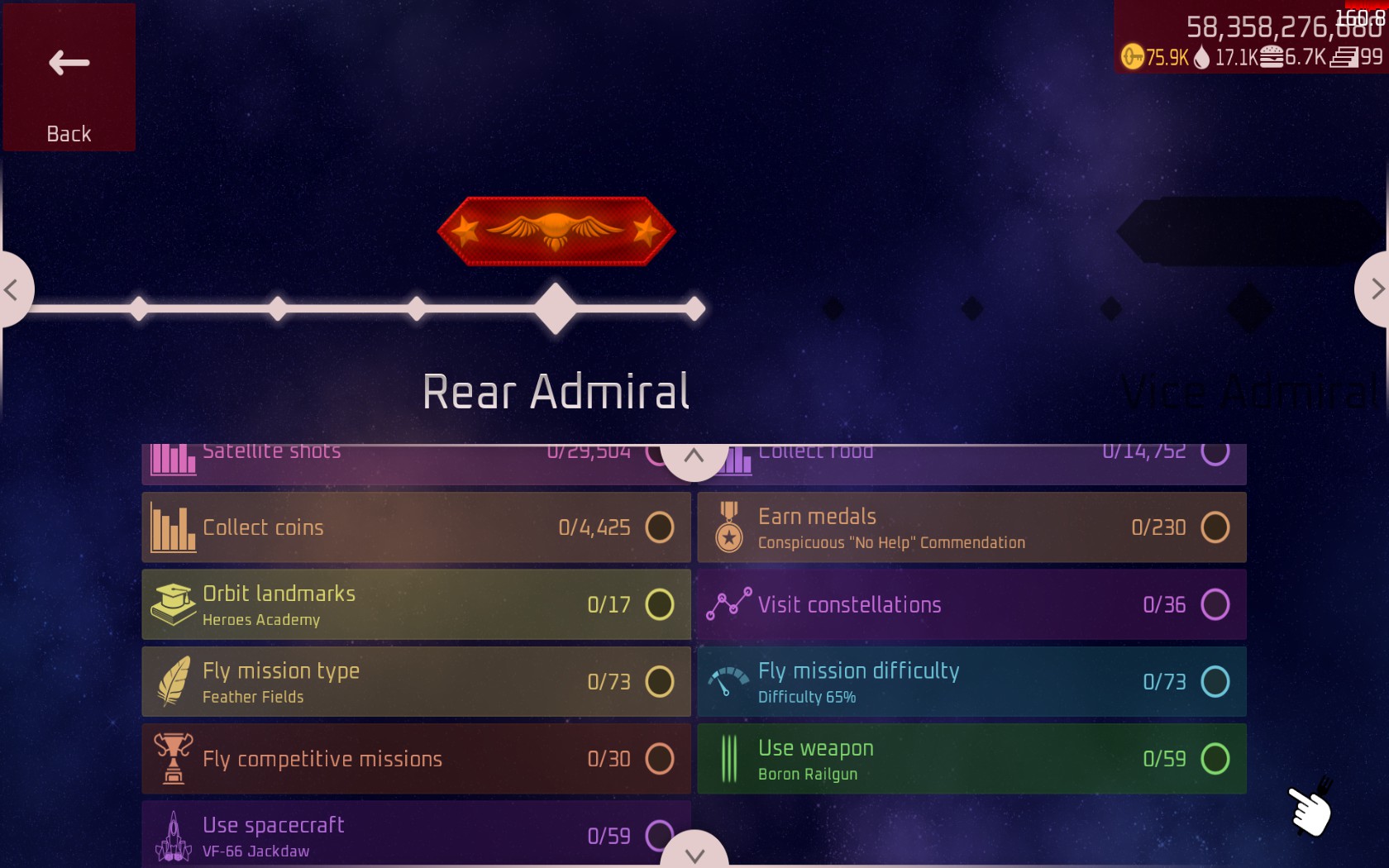The image size is (1389, 868).
Task: Open the darkened Vice Admiral rank badge
Action: pyautogui.click(x=1248, y=232)
